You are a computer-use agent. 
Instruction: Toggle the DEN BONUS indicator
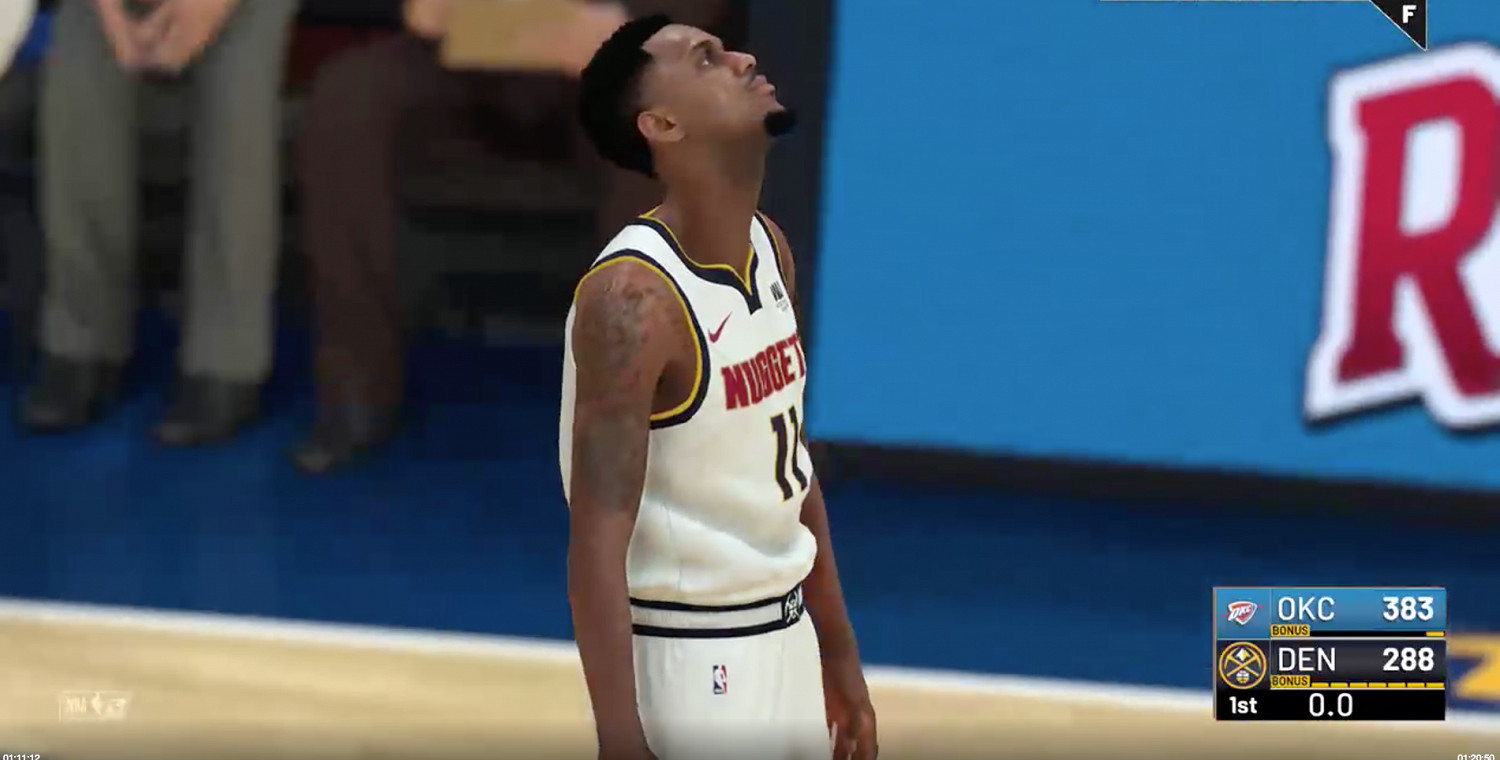coord(1291,680)
